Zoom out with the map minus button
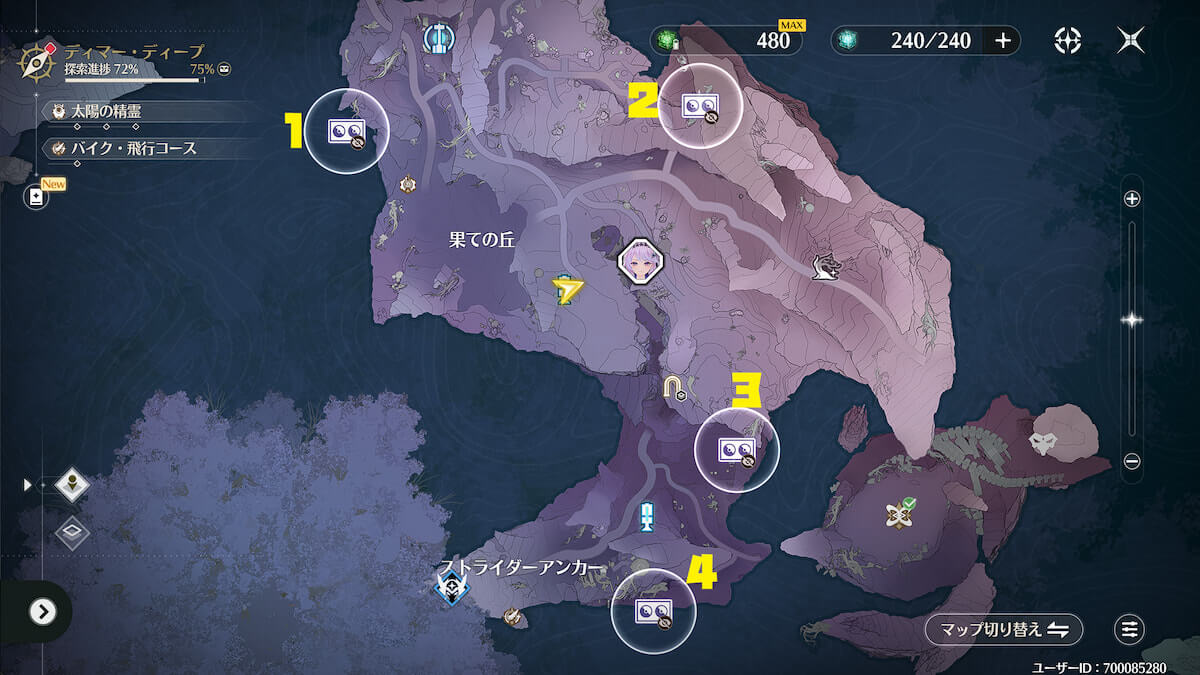1200x675 pixels. pyautogui.click(x=1132, y=461)
